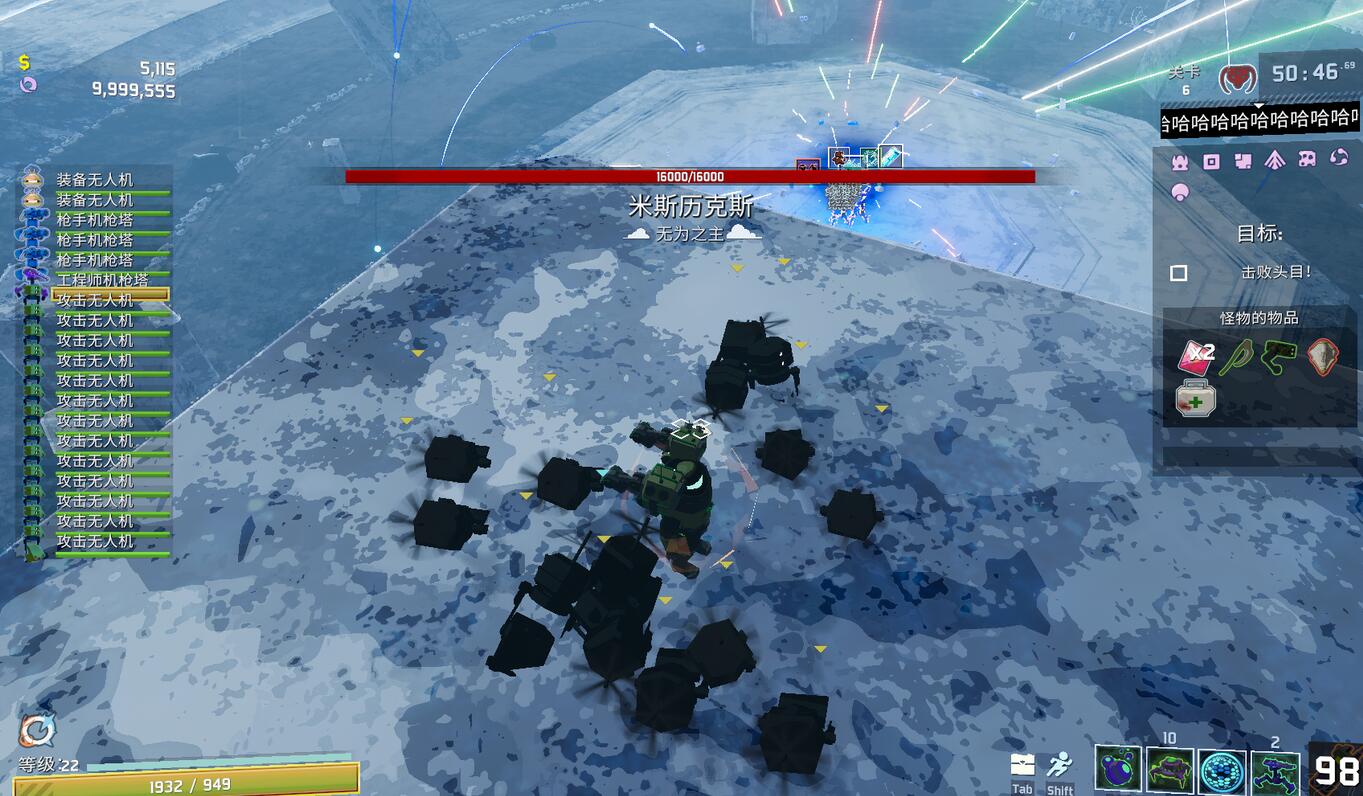Inspect the green sickle monster item
Image resolution: width=1363 pixels, height=796 pixels.
(x=1239, y=355)
